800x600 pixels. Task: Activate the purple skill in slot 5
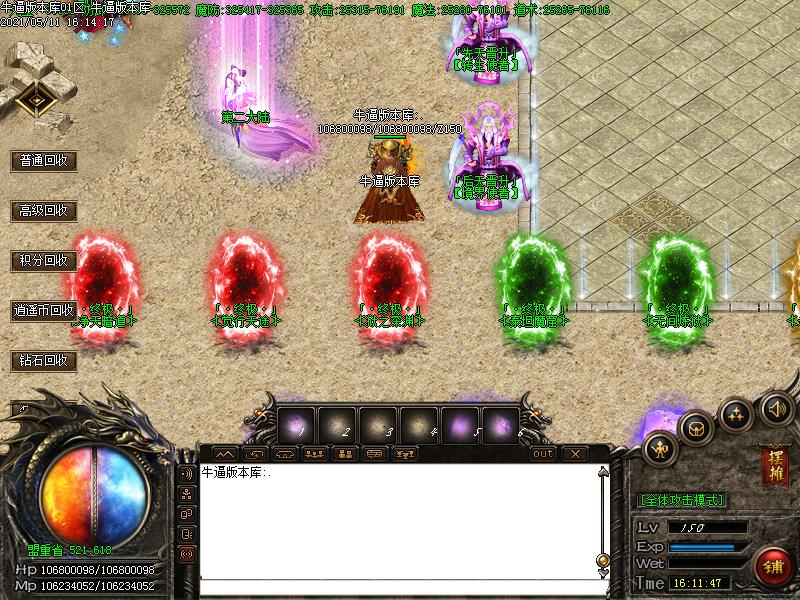[x=461, y=423]
